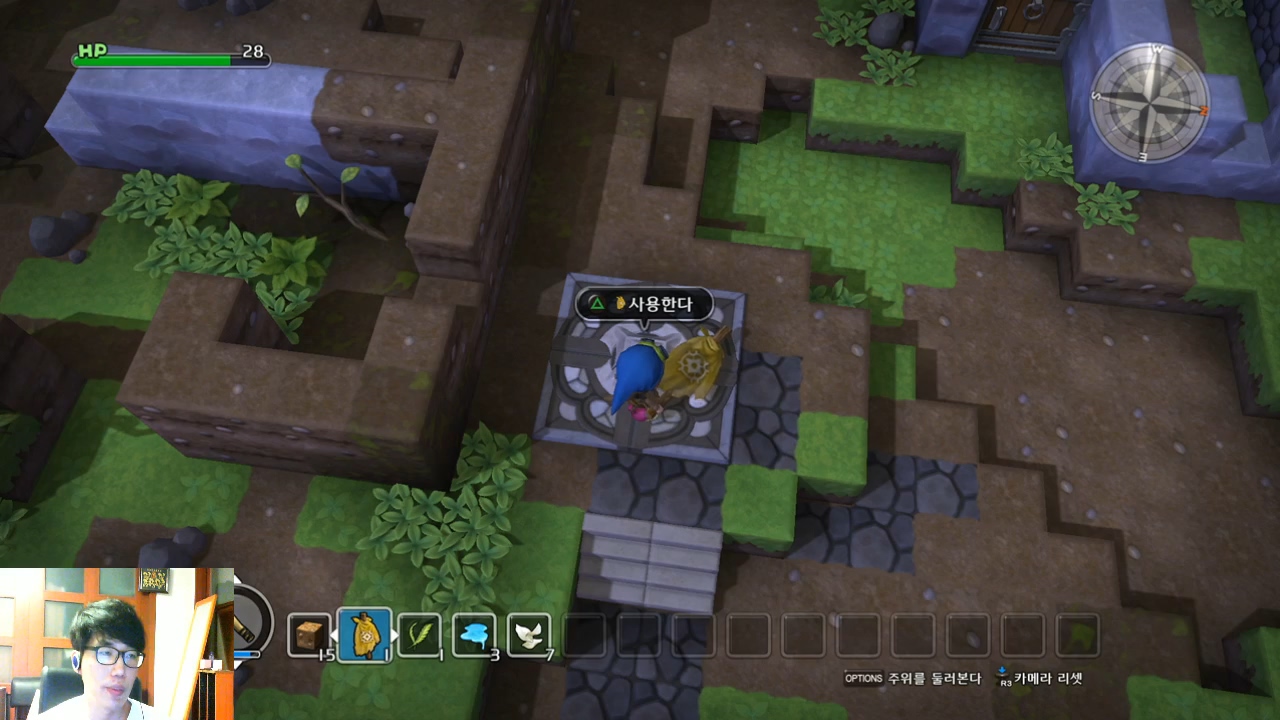Image resolution: width=1280 pixels, height=720 pixels.
Task: Choose the green leaf item slot
Action: [419, 634]
